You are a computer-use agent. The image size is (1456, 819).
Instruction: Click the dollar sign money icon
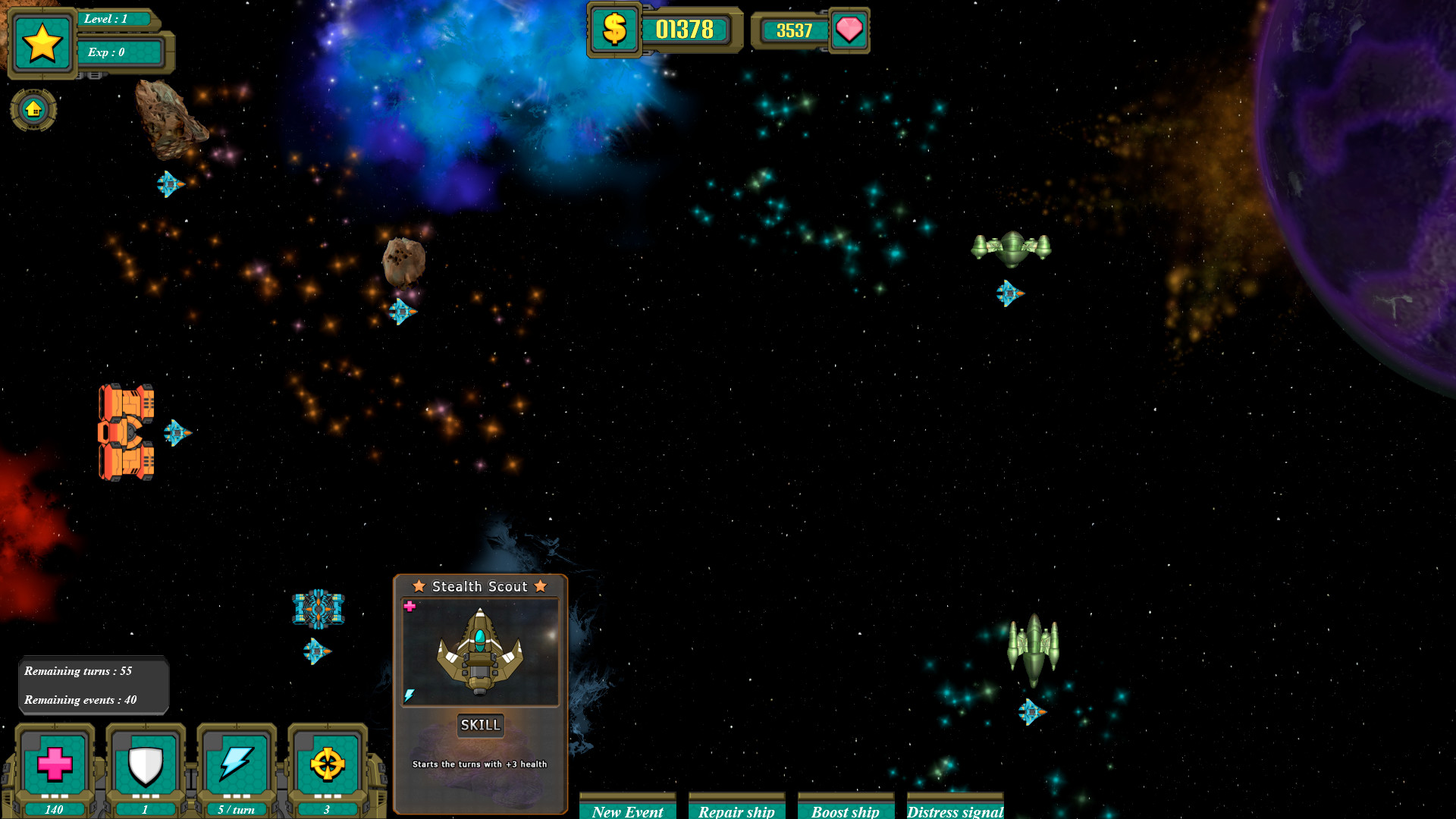tap(614, 30)
